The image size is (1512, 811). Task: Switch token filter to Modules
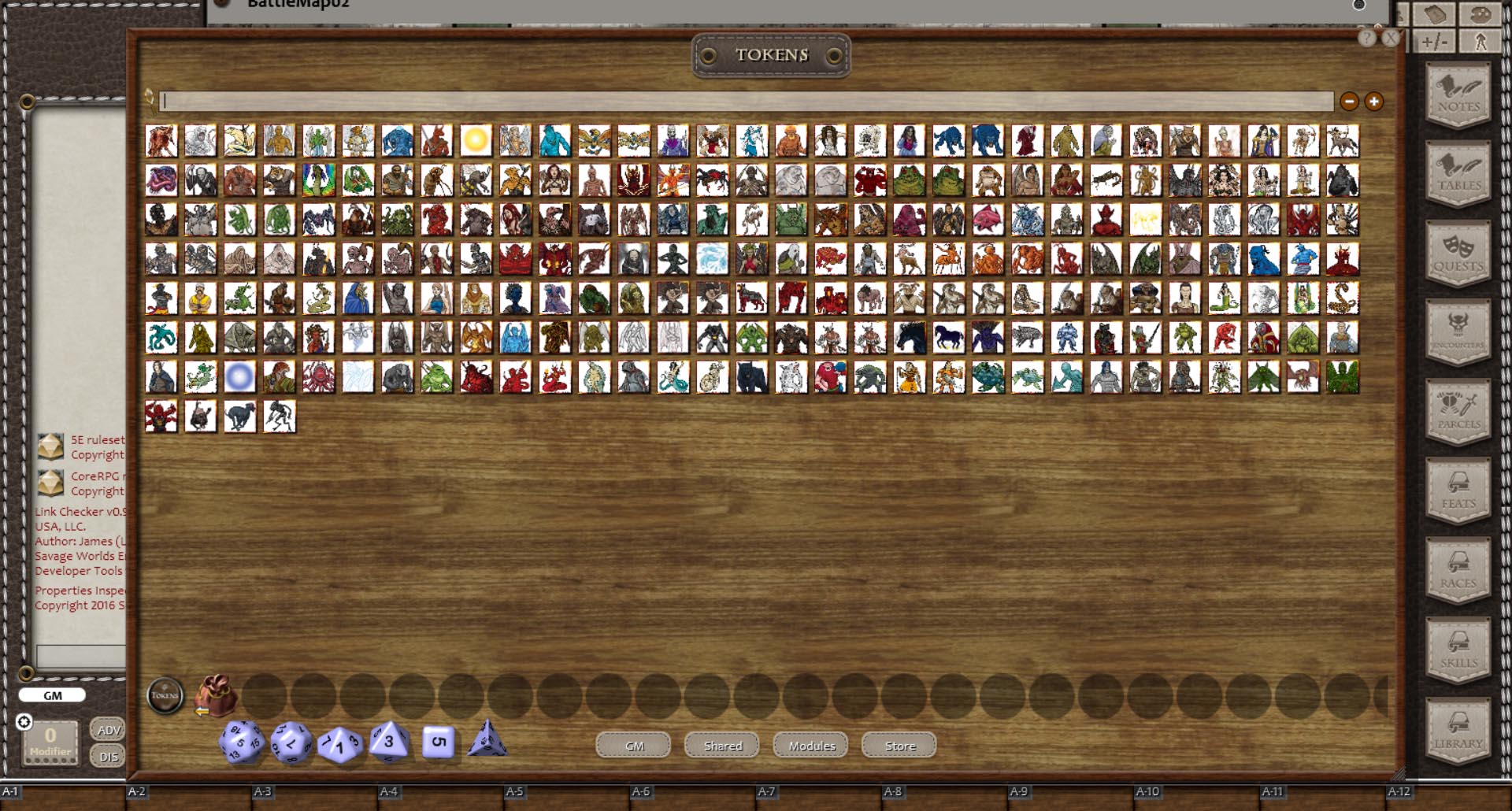(810, 746)
